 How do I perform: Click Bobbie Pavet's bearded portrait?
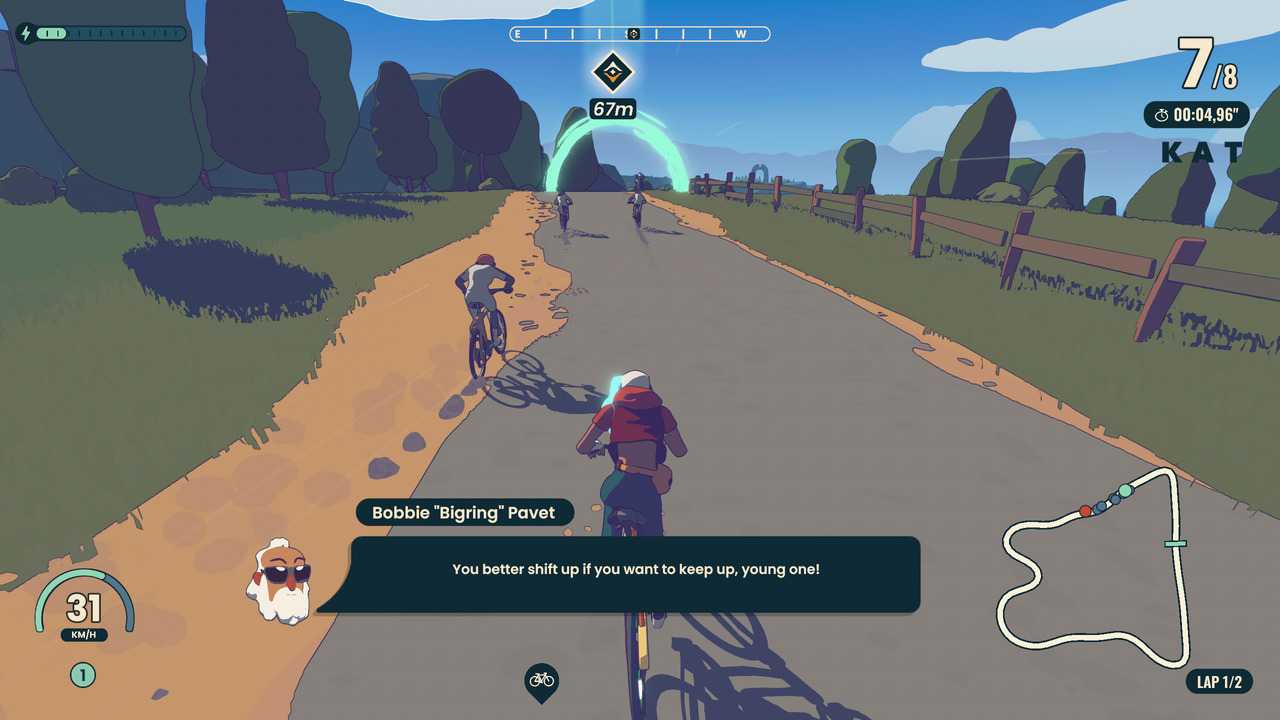coord(279,580)
